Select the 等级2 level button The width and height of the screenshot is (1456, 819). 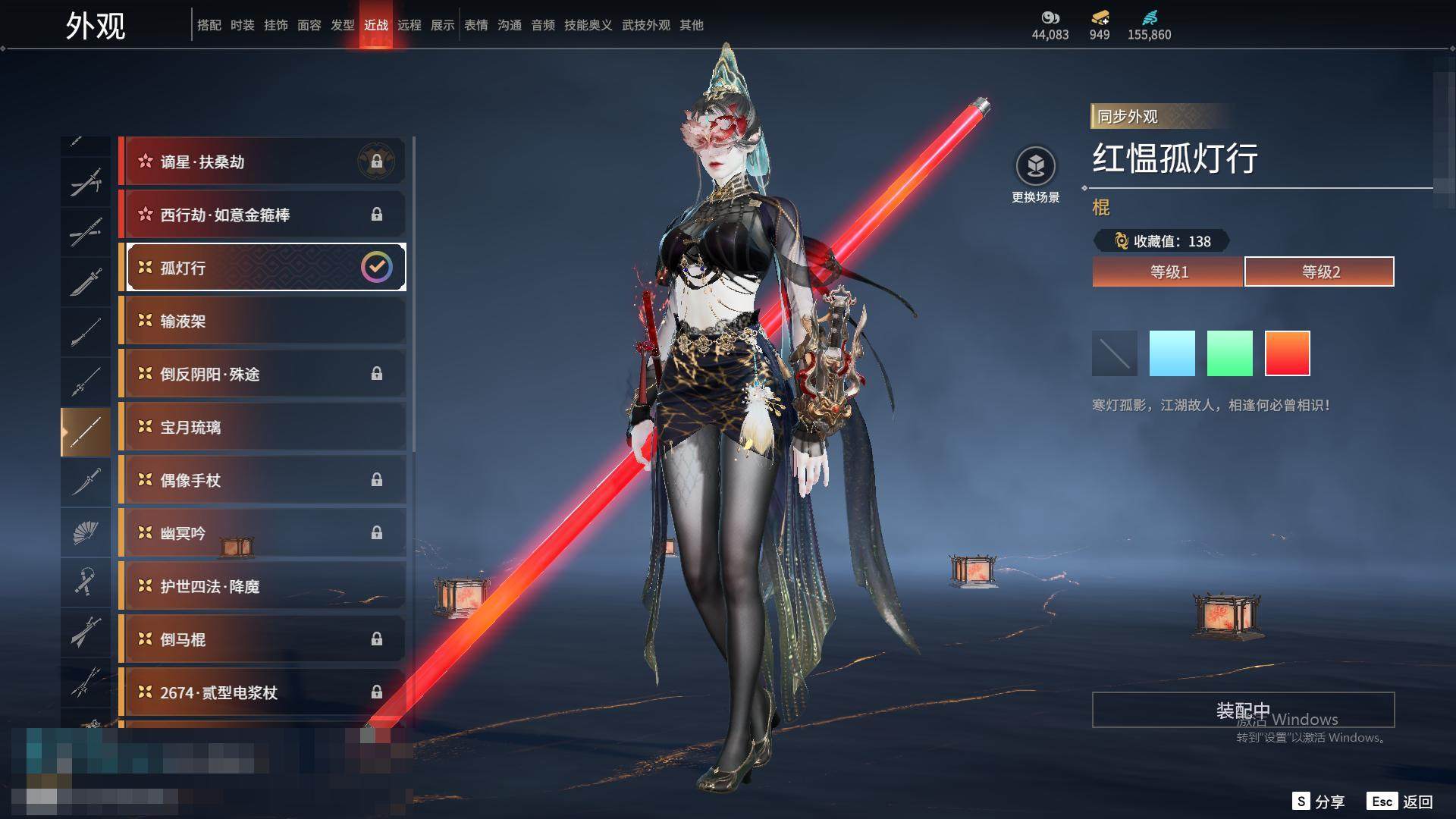[1319, 271]
